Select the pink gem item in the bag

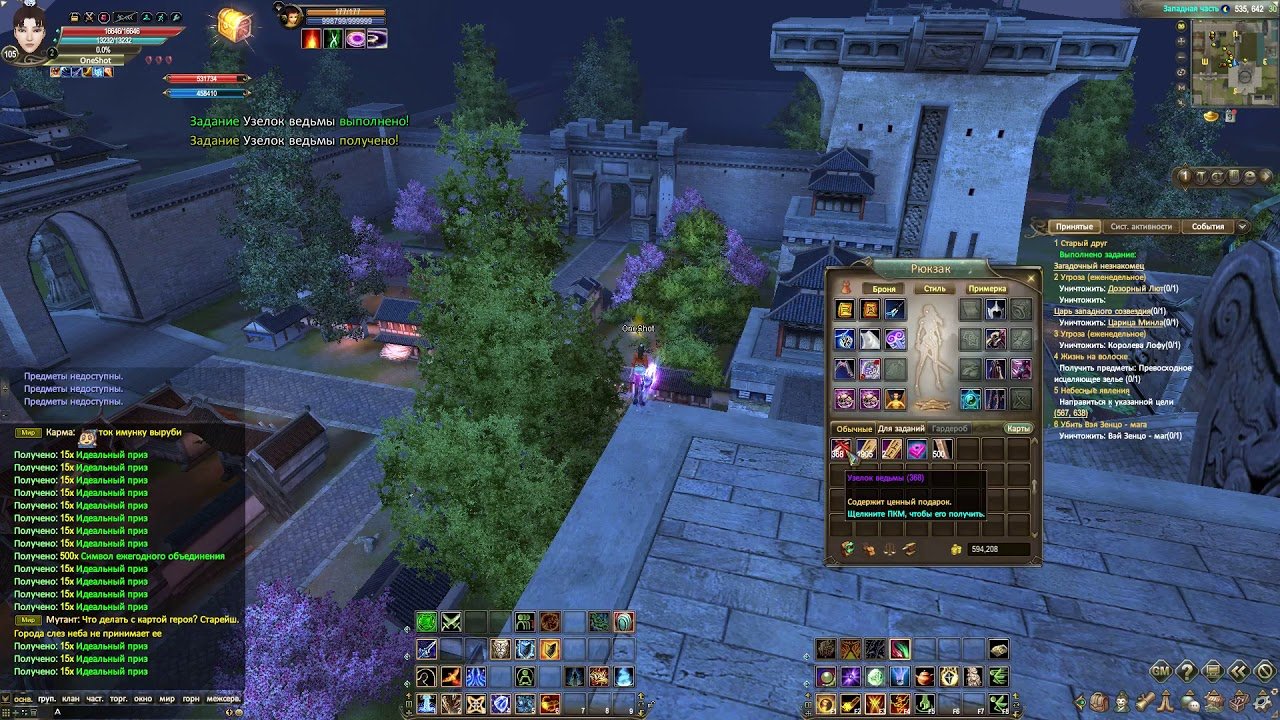[916, 451]
